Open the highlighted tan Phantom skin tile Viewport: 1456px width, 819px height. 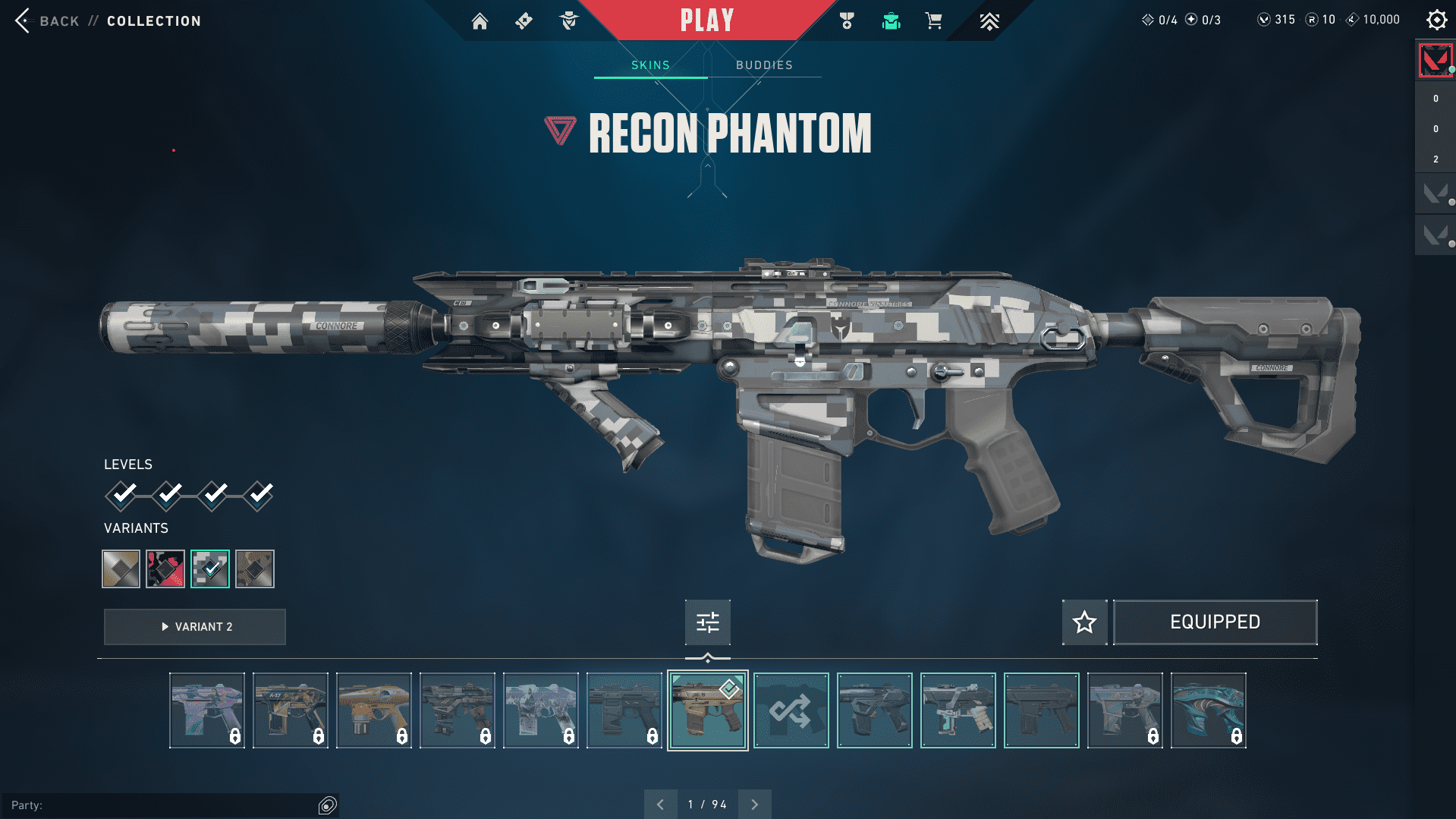click(707, 710)
